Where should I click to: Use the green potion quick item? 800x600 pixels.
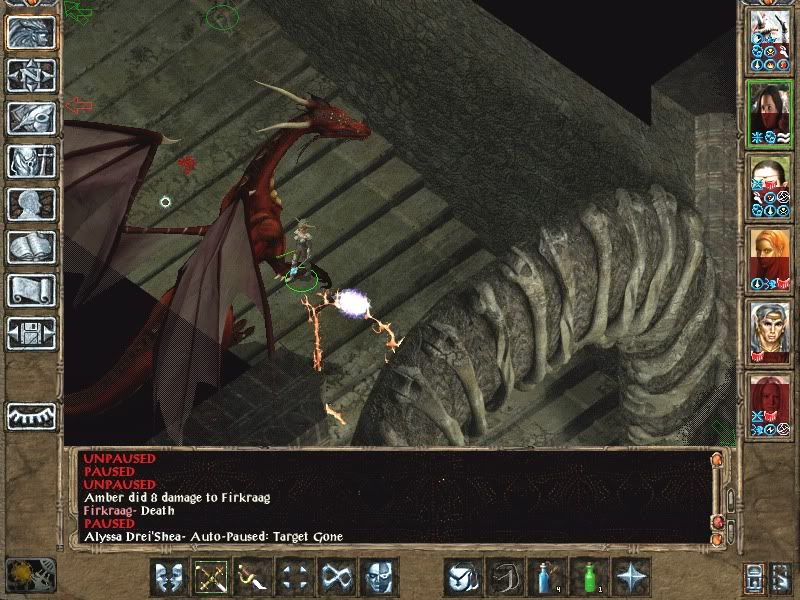(590, 577)
